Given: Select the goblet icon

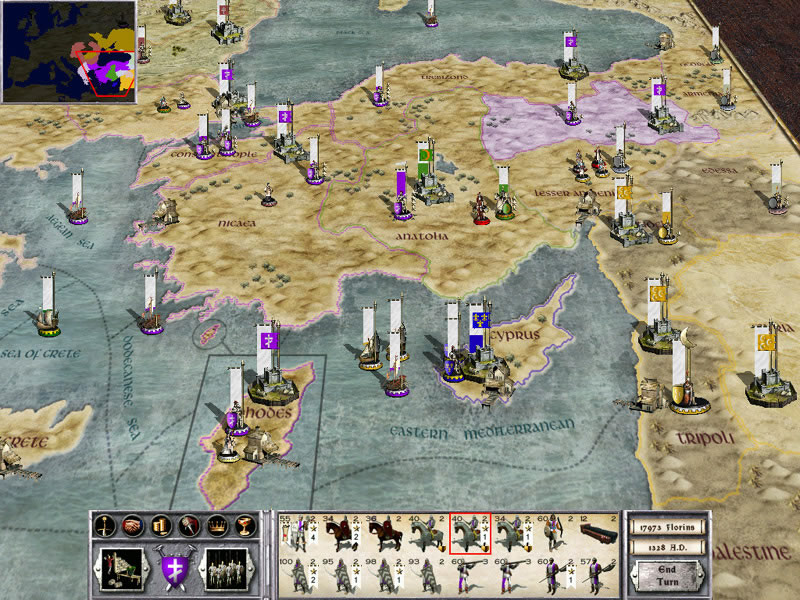Looking at the screenshot, I should pos(243,525).
